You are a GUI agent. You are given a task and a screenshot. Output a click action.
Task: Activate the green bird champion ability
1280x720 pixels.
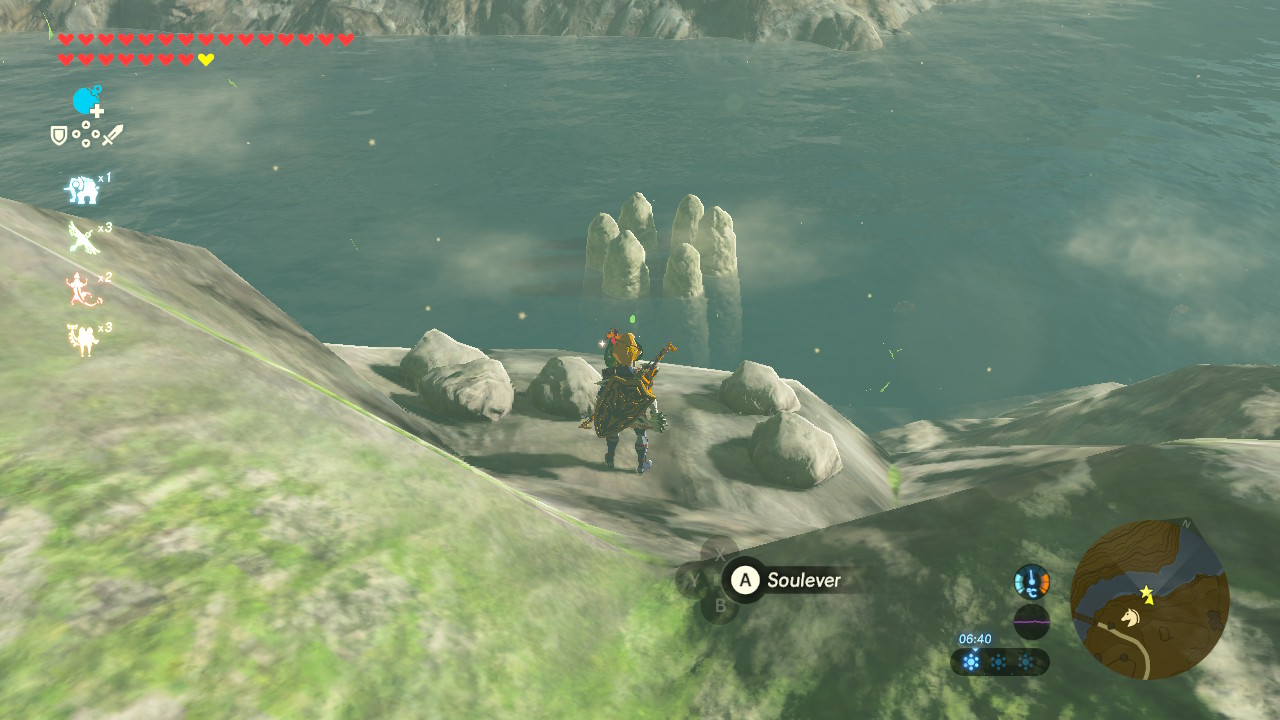point(82,238)
